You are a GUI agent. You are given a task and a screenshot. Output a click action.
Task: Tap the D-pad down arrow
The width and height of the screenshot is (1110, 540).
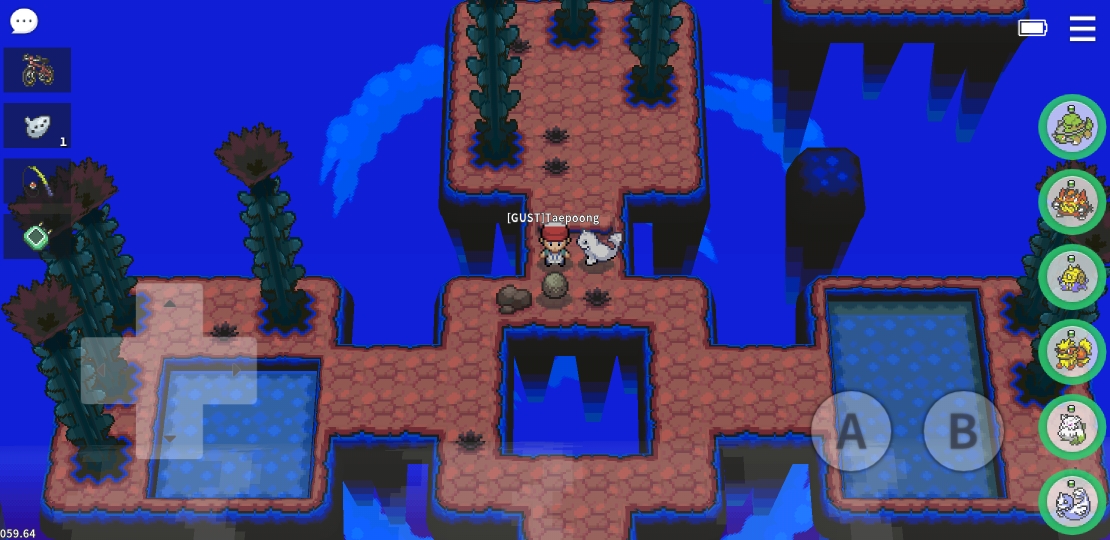click(x=169, y=437)
